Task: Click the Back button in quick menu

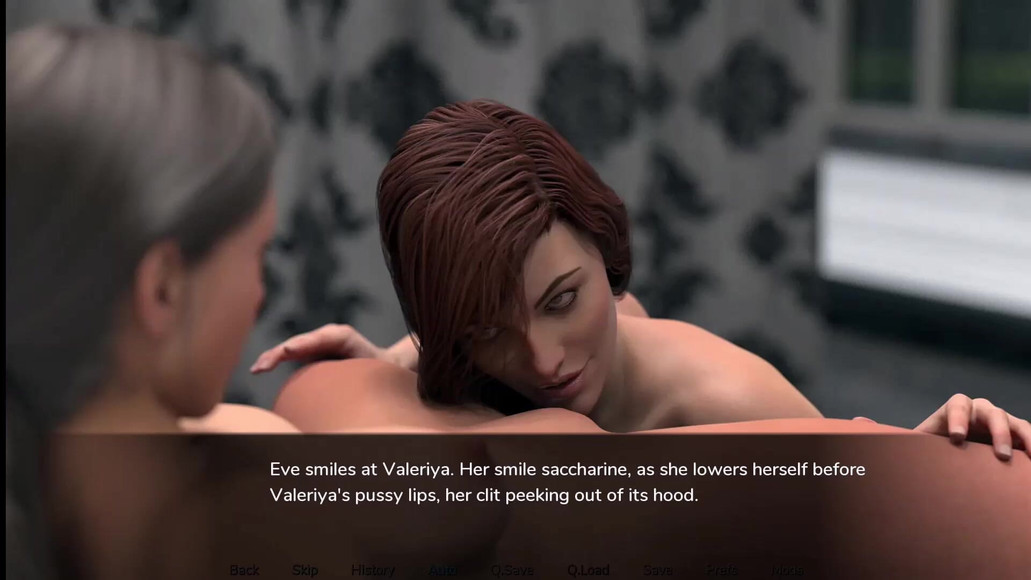Action: (244, 570)
